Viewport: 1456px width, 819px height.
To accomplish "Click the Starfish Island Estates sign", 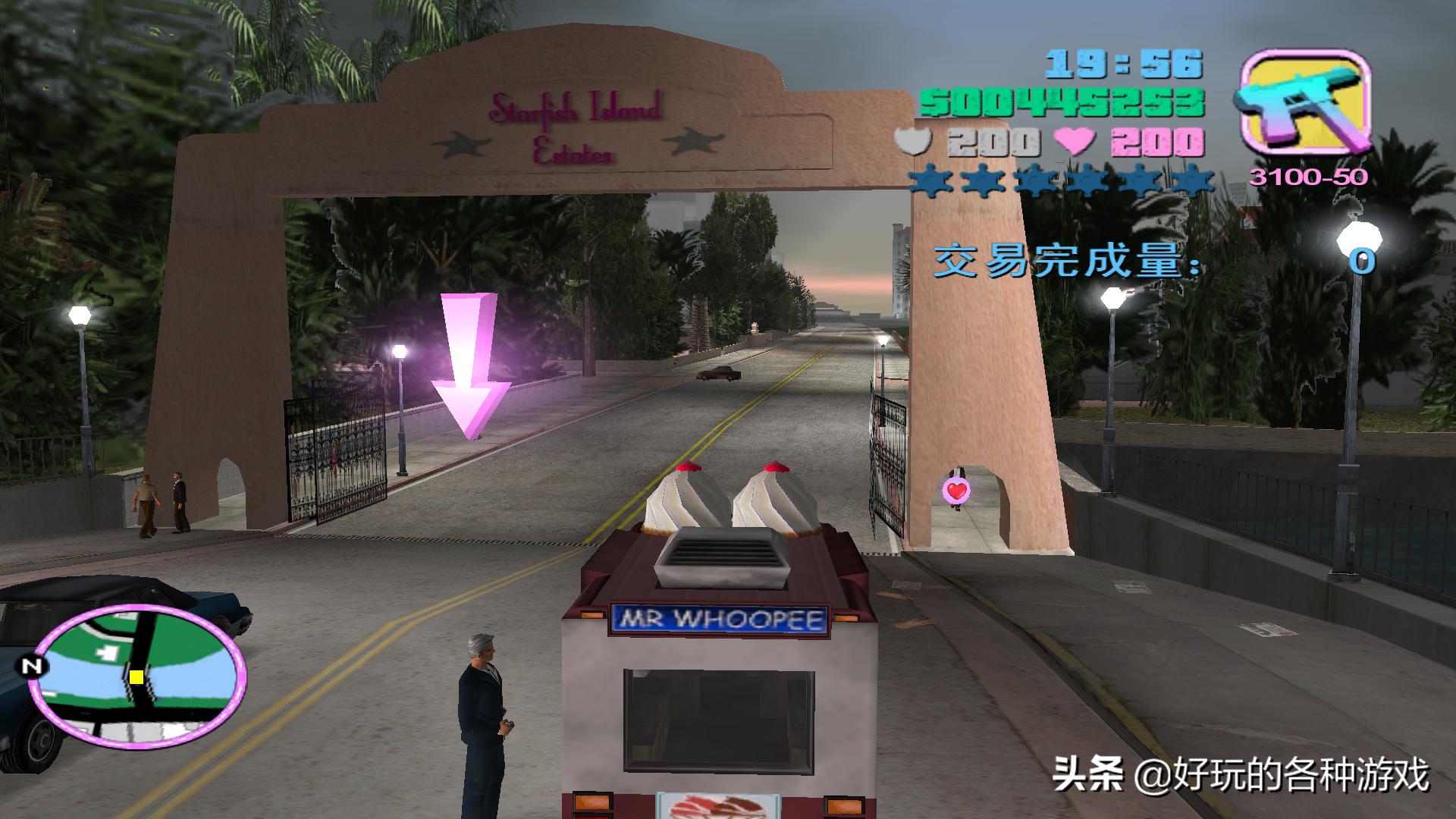I will point(576,129).
